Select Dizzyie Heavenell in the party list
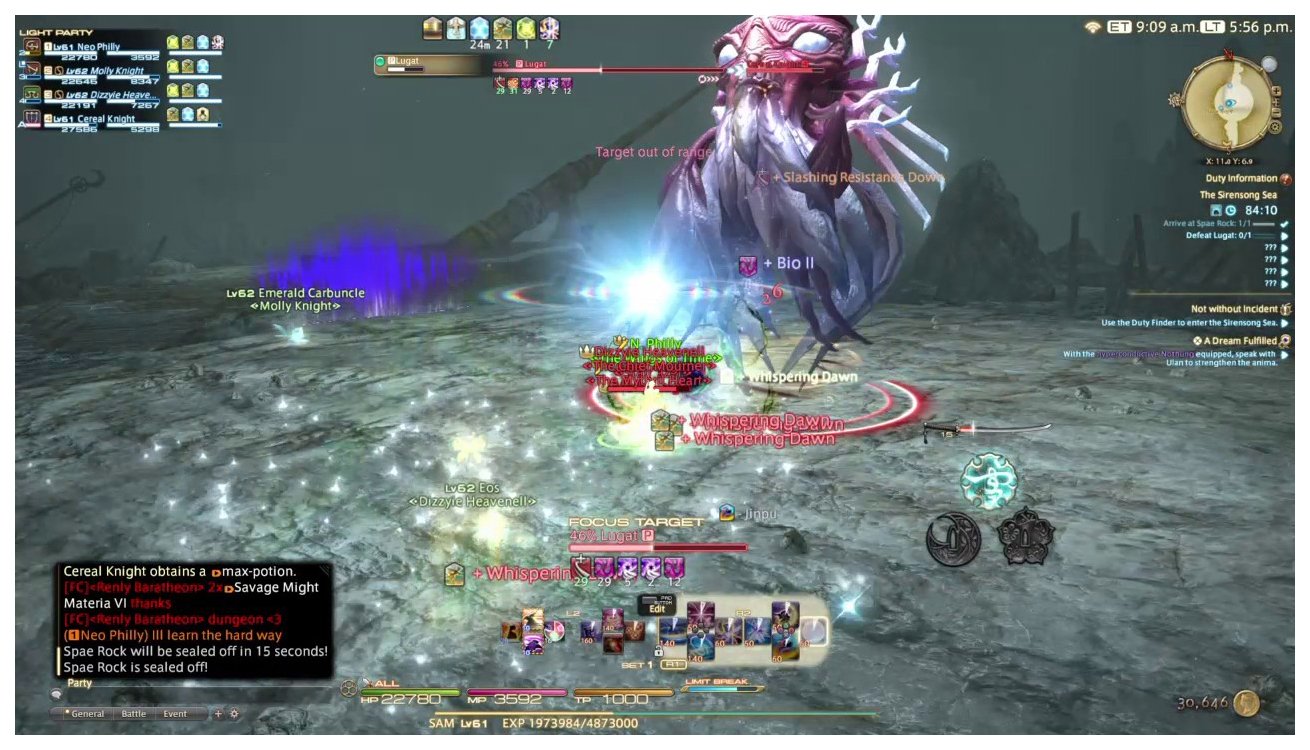 pyautogui.click(x=110, y=95)
